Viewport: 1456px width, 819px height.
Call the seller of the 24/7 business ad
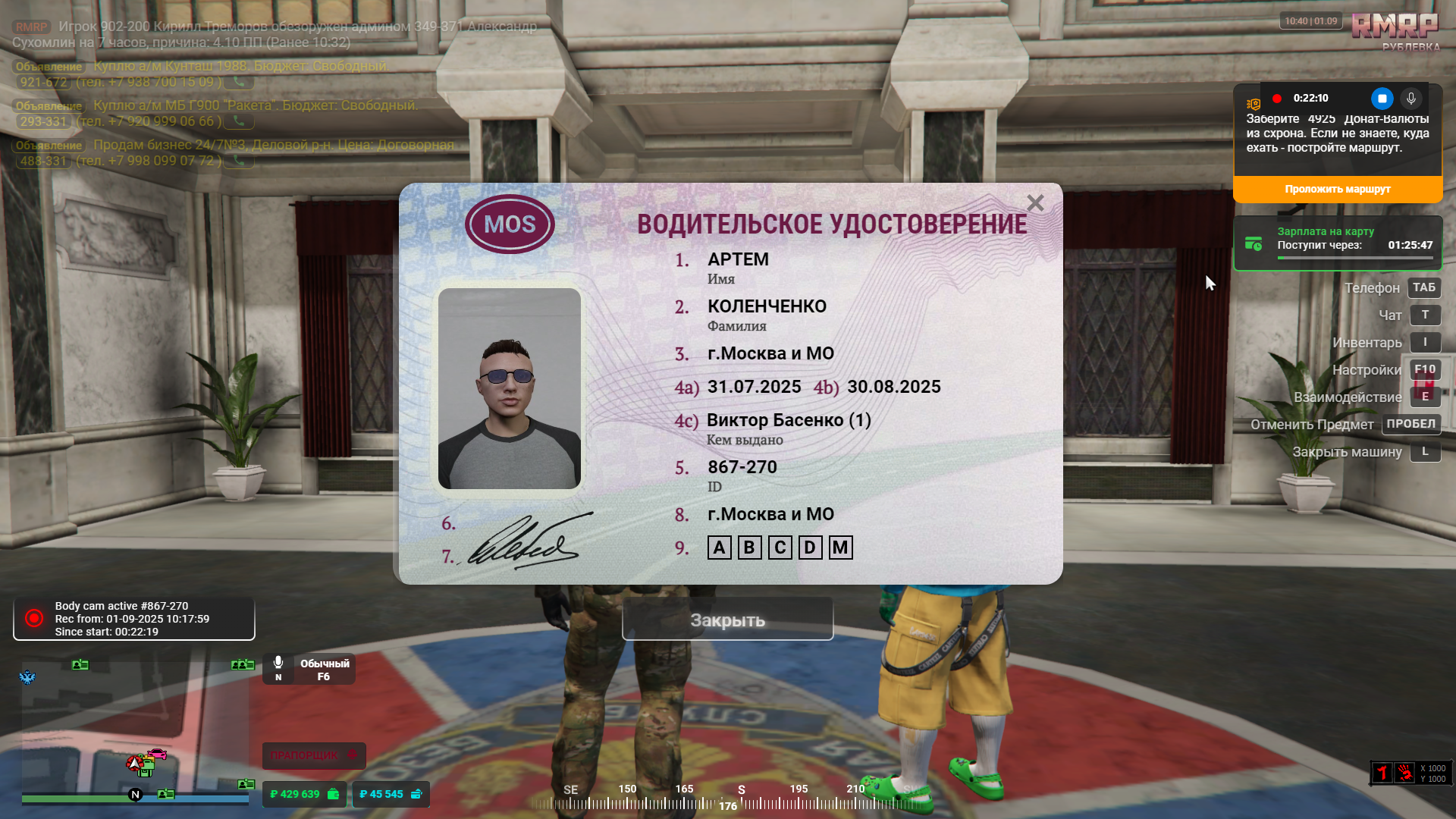click(x=239, y=161)
